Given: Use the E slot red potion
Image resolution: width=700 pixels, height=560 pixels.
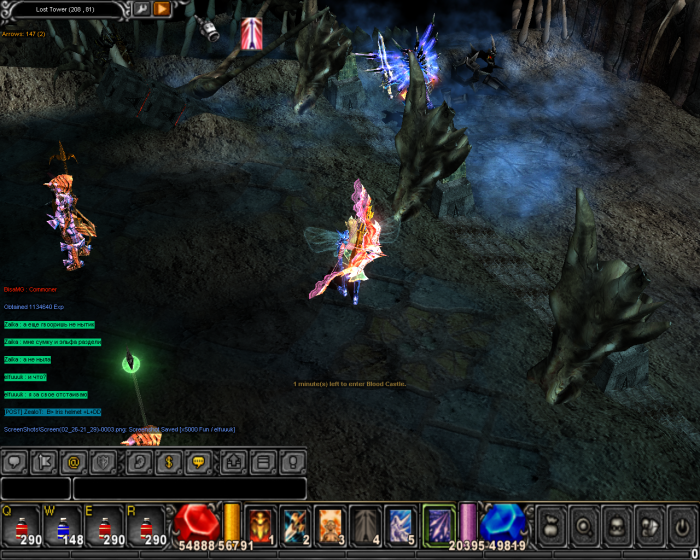Looking at the screenshot, I should pos(105,524).
